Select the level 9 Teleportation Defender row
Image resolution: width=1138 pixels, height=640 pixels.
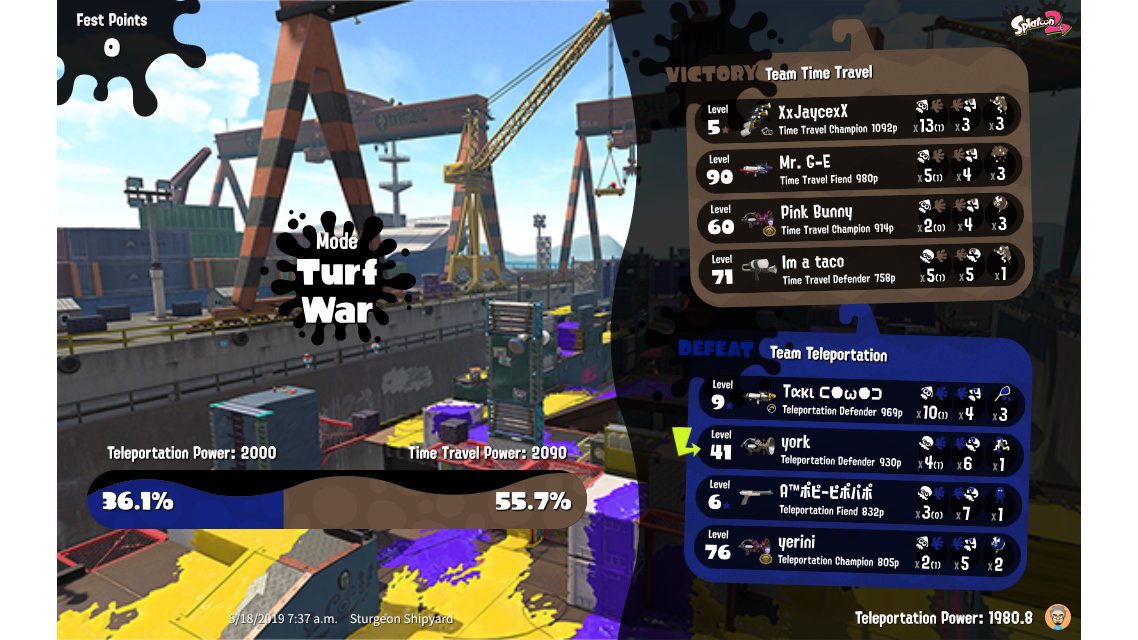[858, 401]
